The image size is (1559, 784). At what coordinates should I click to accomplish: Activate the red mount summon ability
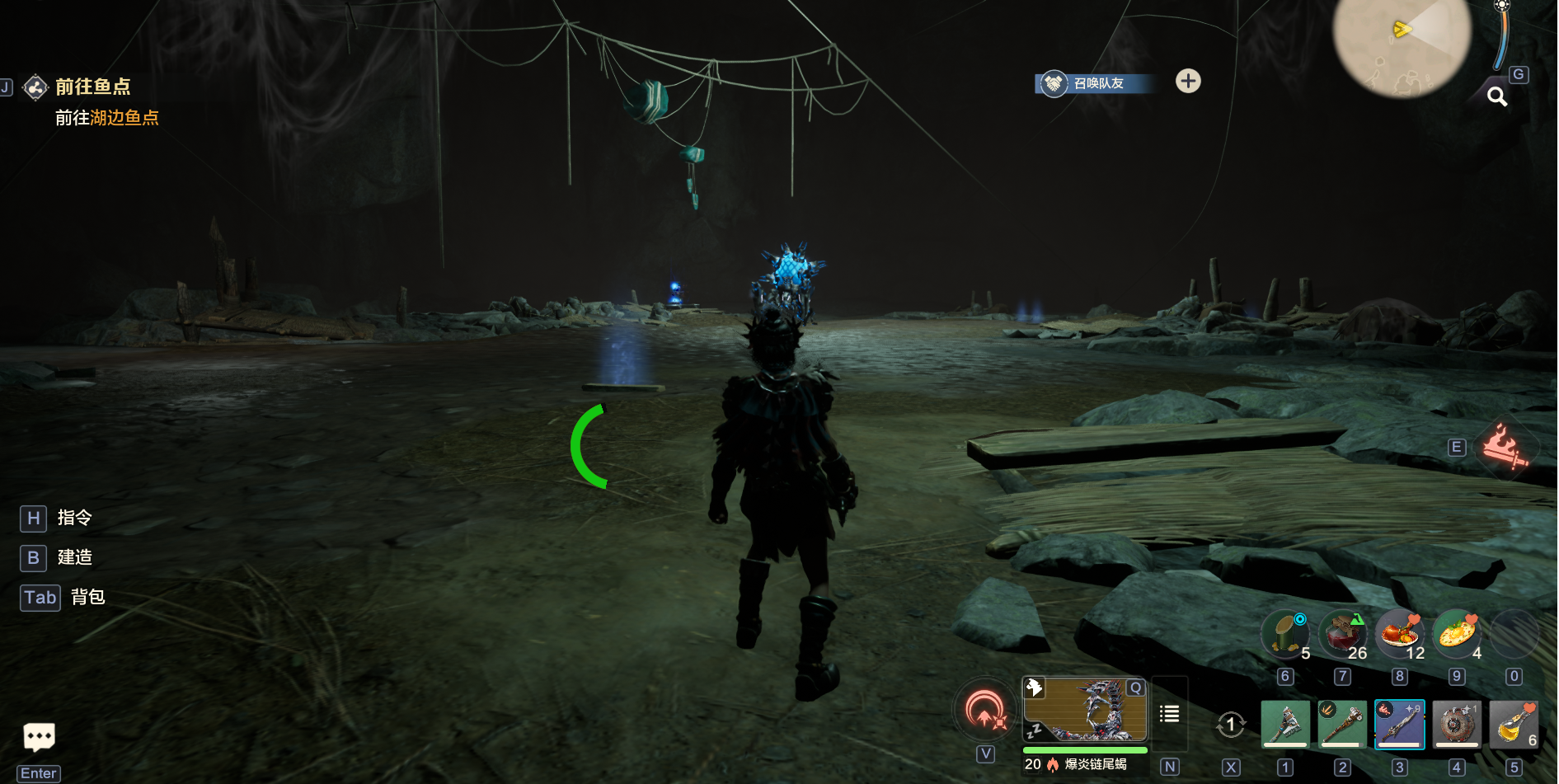pyautogui.click(x=985, y=711)
